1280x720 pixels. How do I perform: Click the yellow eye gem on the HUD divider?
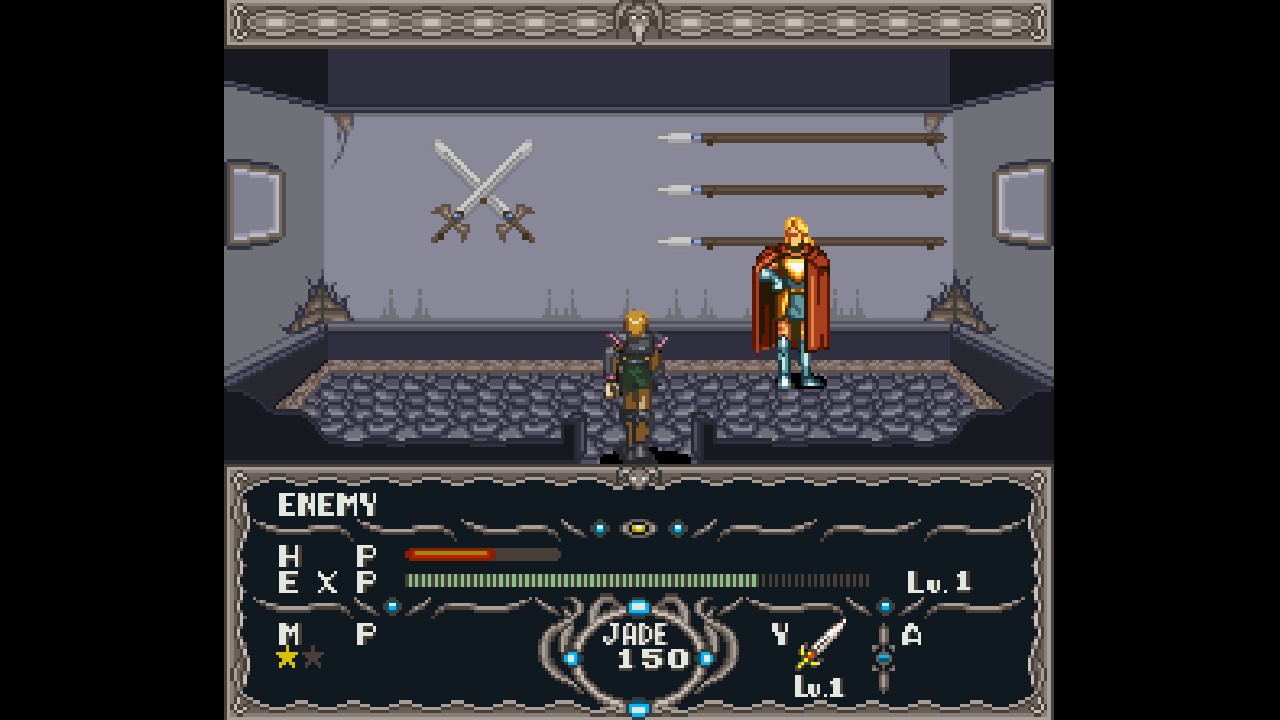pos(640,530)
